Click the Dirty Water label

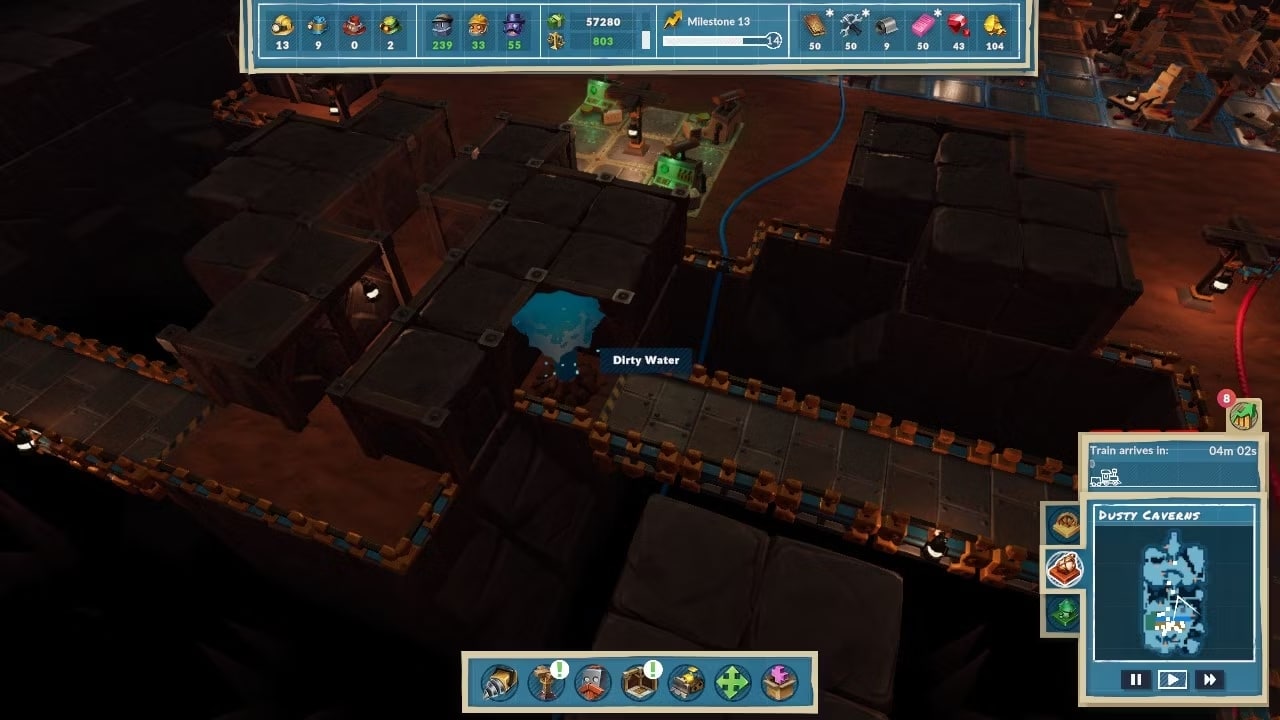[x=646, y=360]
